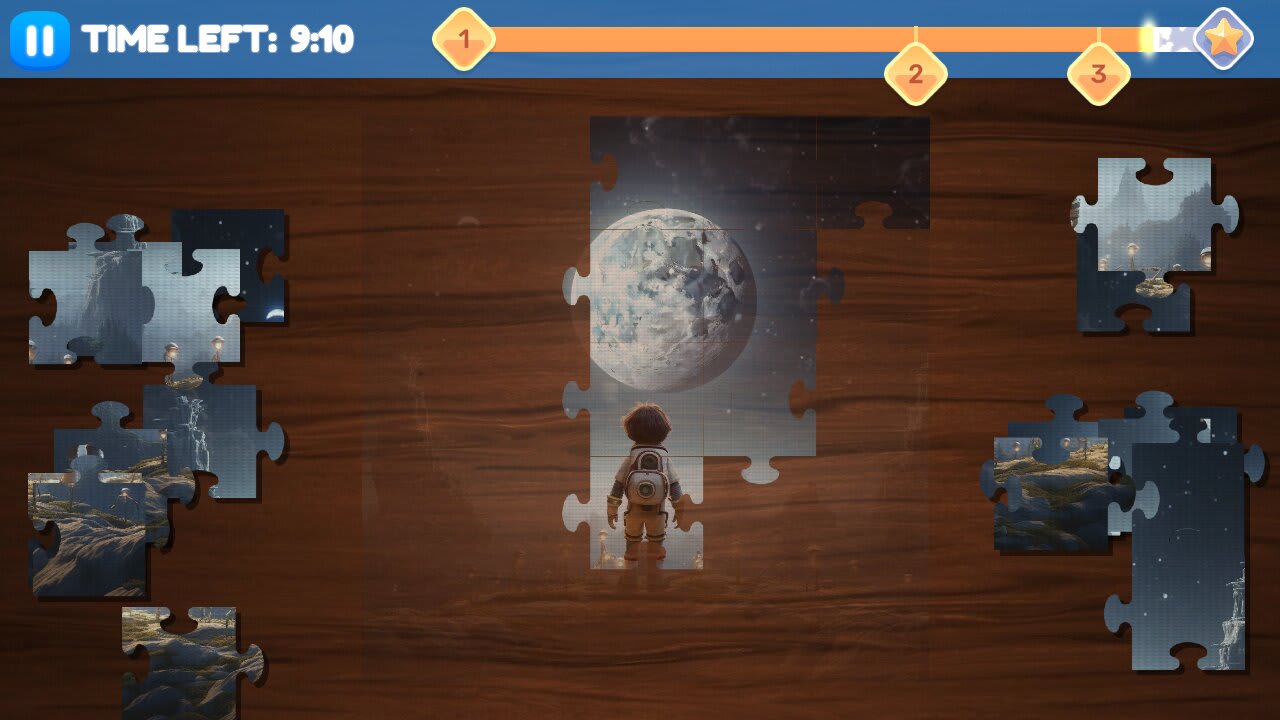Click the orange progress bar fill
Viewport: 1280px width, 720px height.
point(800,38)
